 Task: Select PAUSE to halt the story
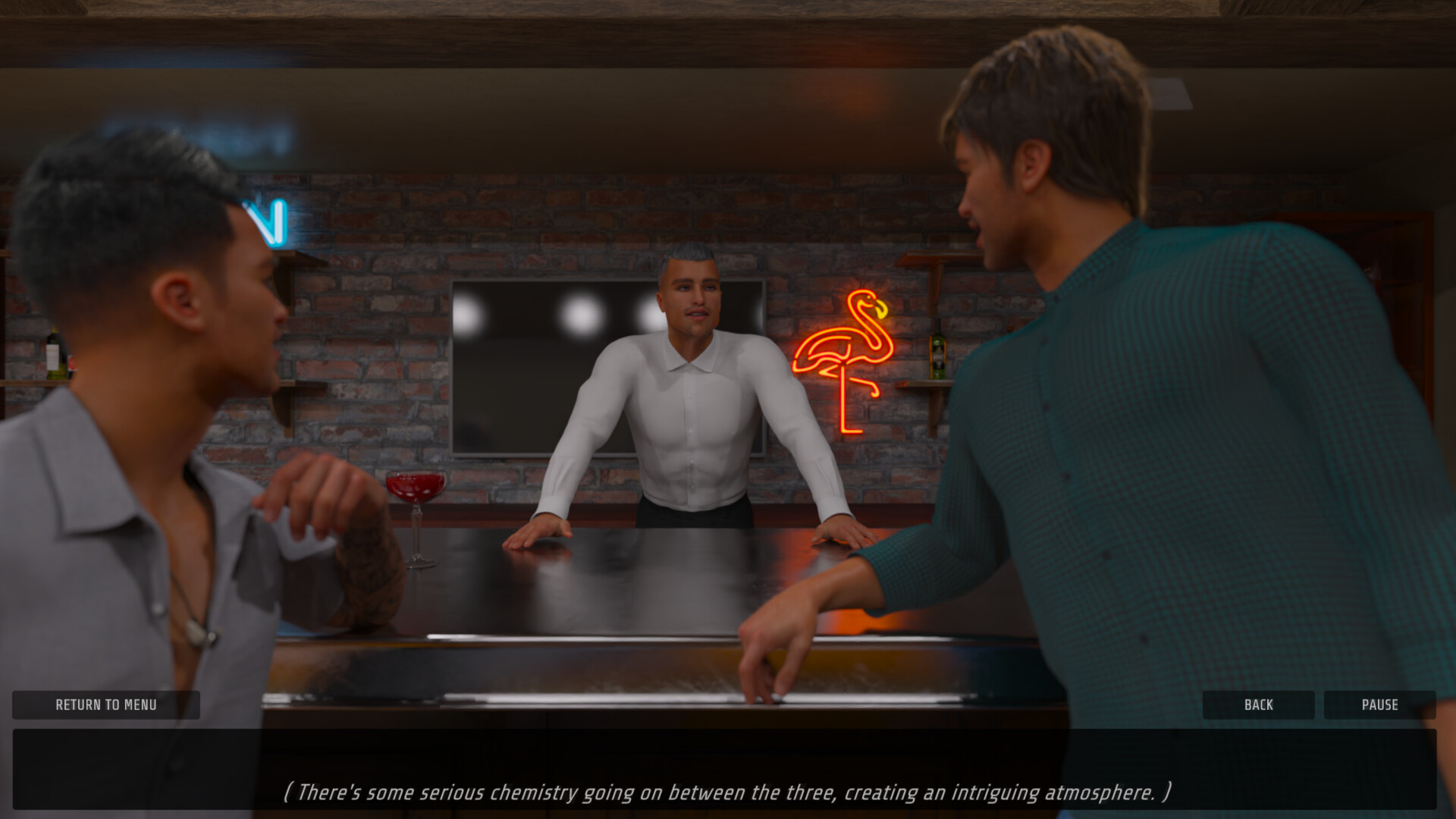click(x=1380, y=704)
